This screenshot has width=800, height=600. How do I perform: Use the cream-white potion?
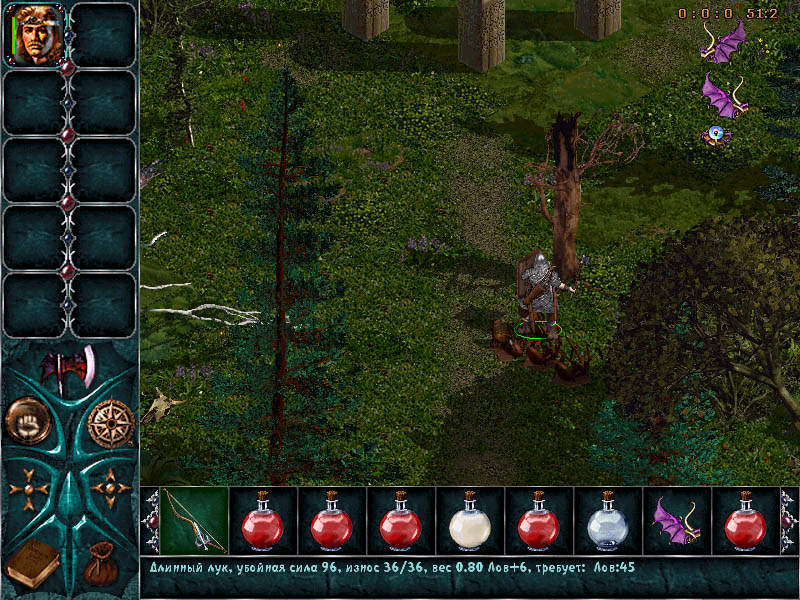469,521
